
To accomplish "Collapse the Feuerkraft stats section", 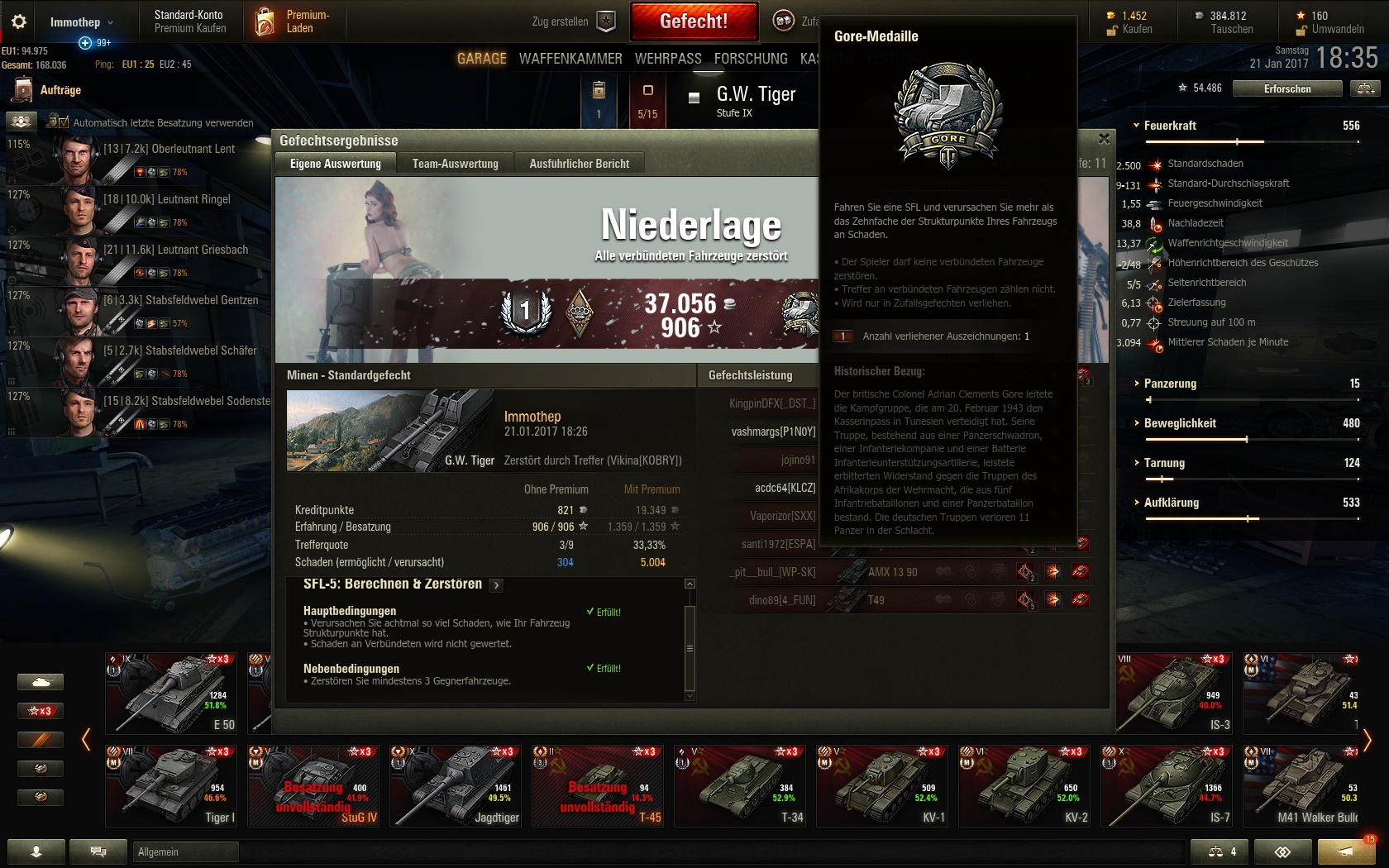I will click(x=1169, y=126).
